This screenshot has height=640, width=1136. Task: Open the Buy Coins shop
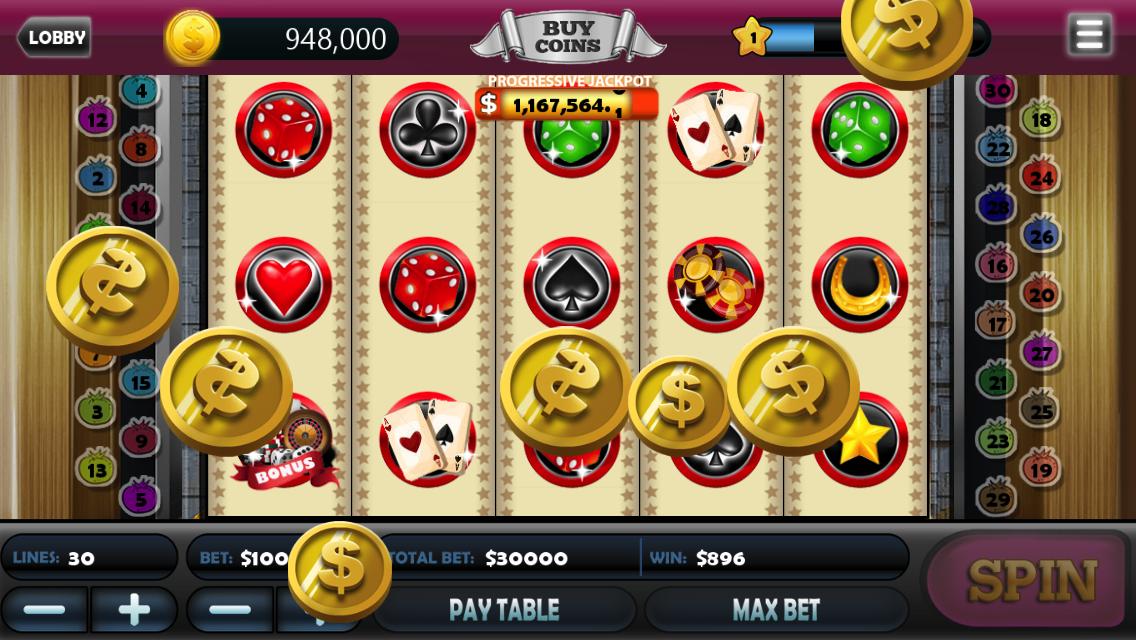coord(567,37)
